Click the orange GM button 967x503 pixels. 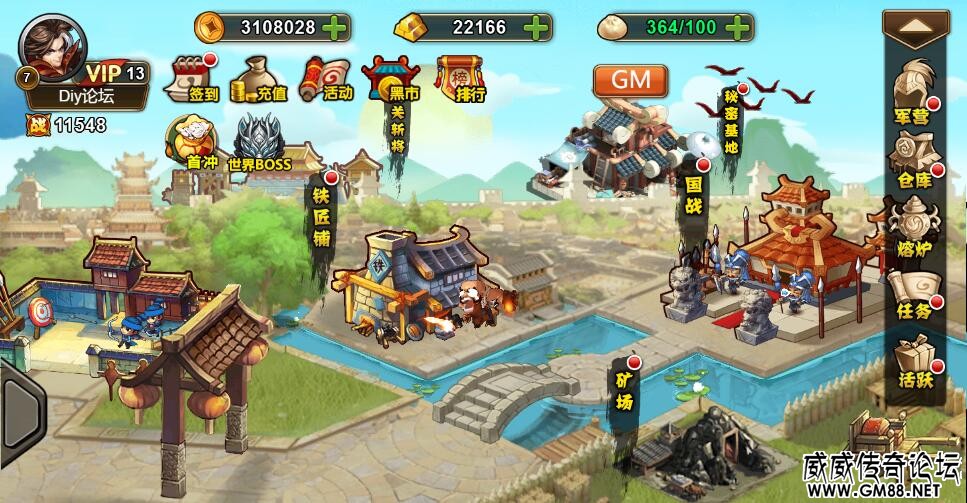pos(630,80)
